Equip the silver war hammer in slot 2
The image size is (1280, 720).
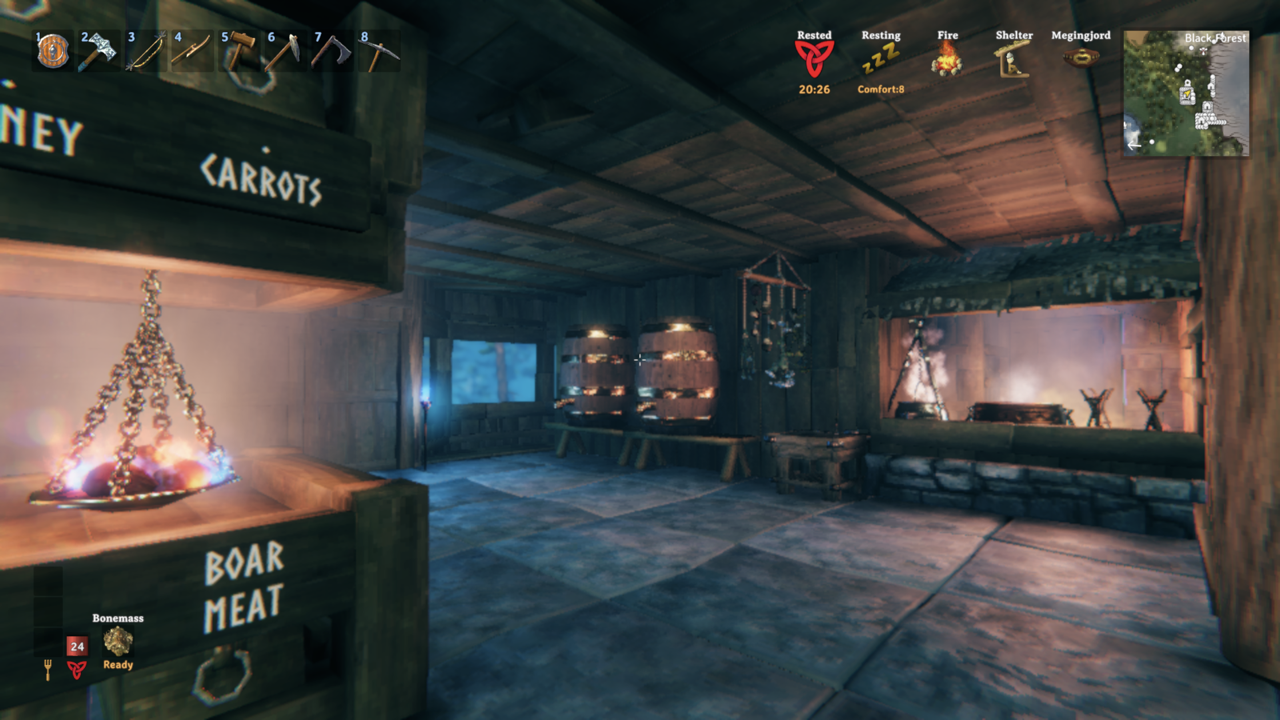point(98,51)
